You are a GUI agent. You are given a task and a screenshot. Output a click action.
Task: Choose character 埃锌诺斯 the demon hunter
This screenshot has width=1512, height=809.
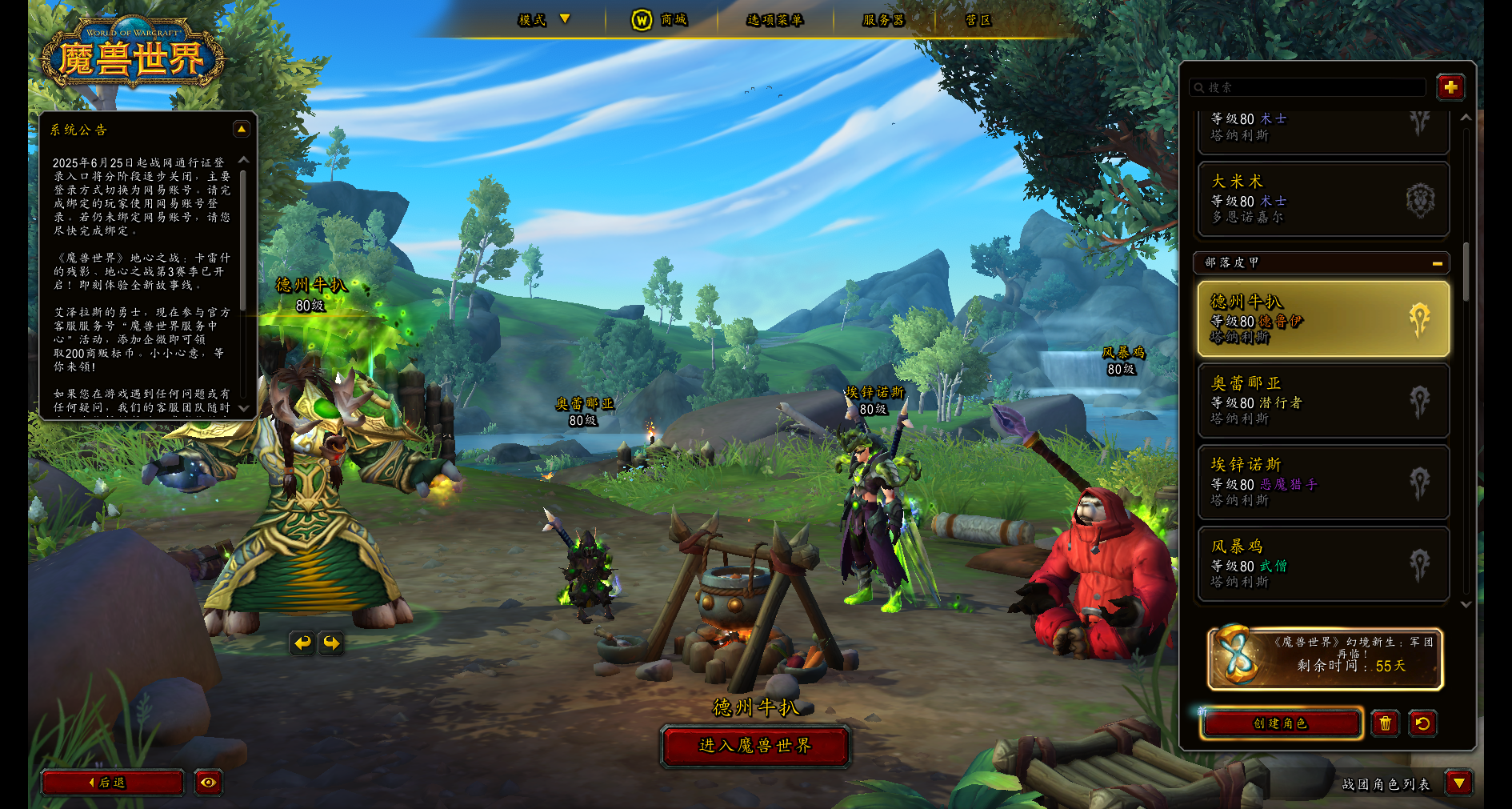(x=1323, y=482)
